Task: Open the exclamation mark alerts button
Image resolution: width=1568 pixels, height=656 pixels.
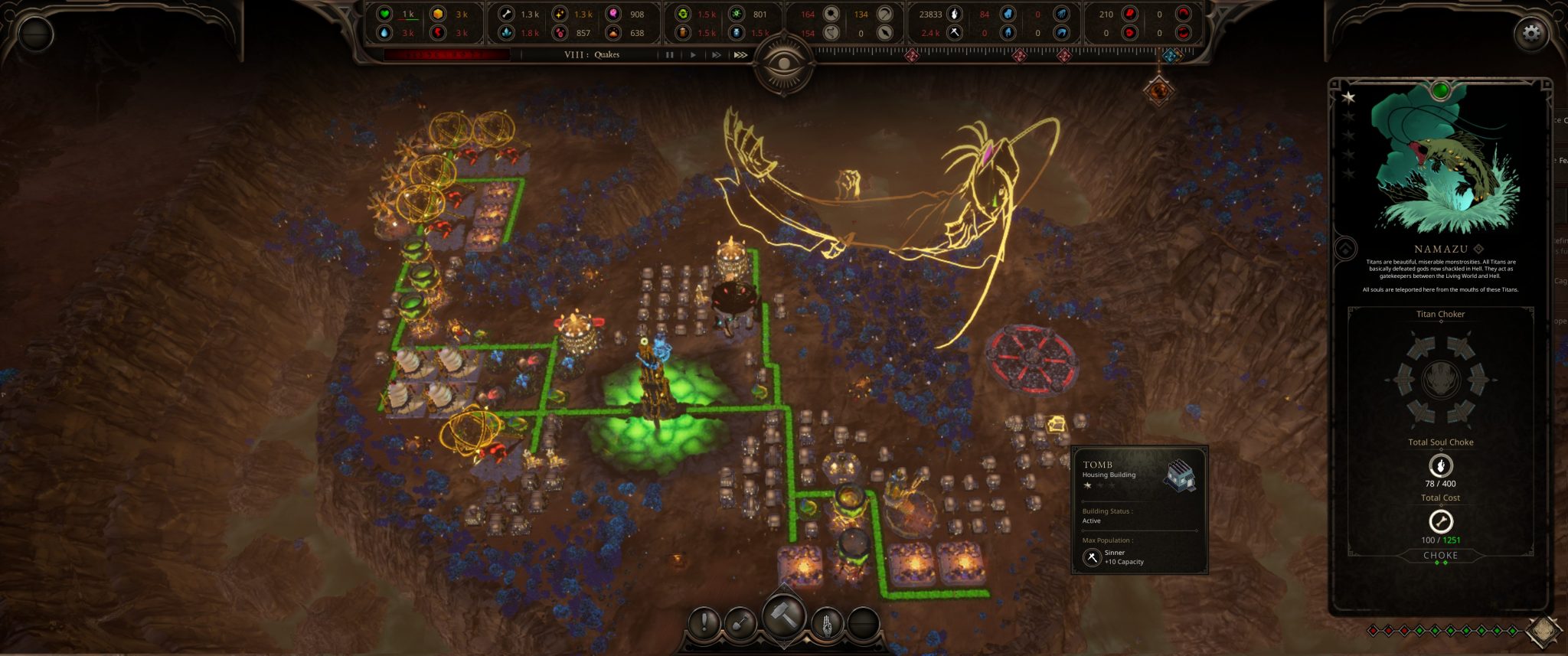Action: click(x=704, y=623)
